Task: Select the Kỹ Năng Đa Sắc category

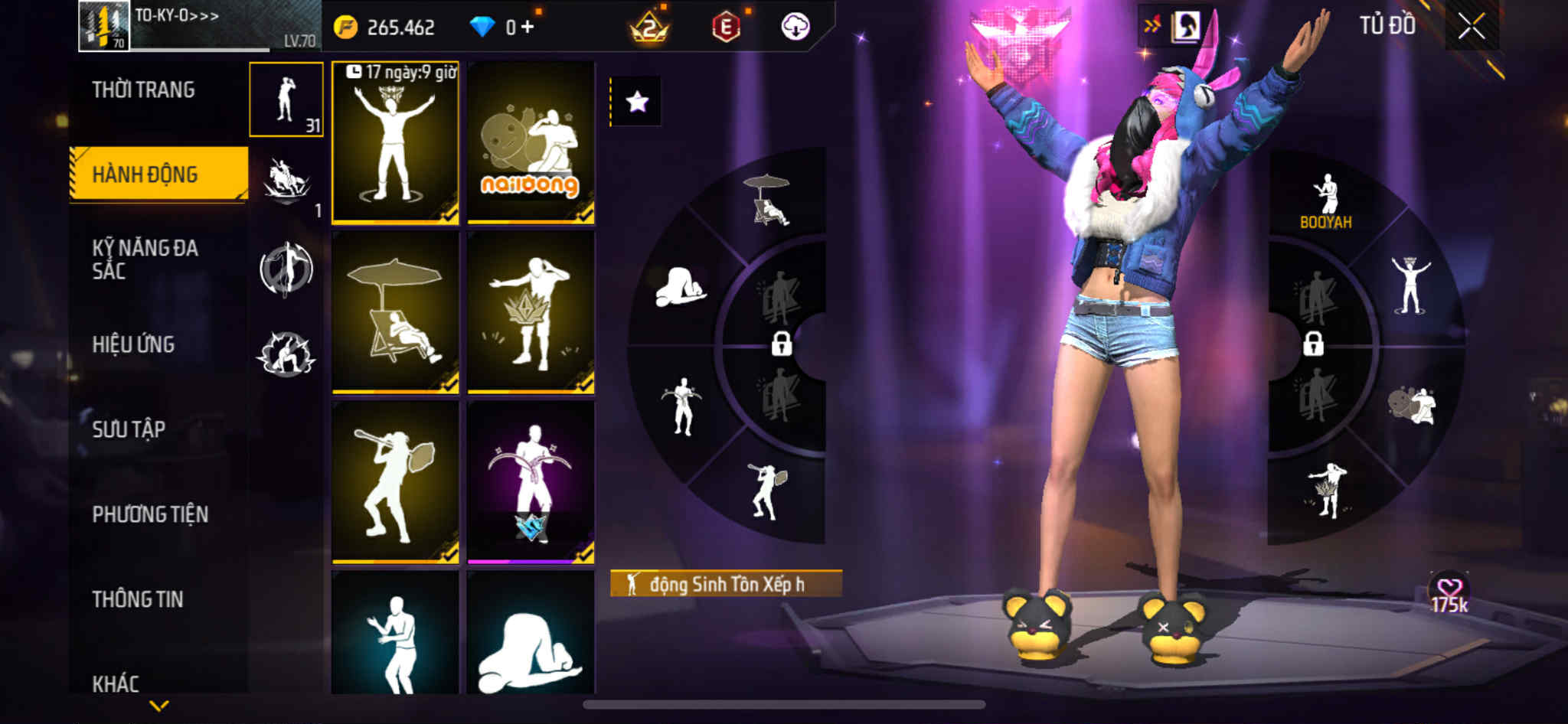Action: 145,259
